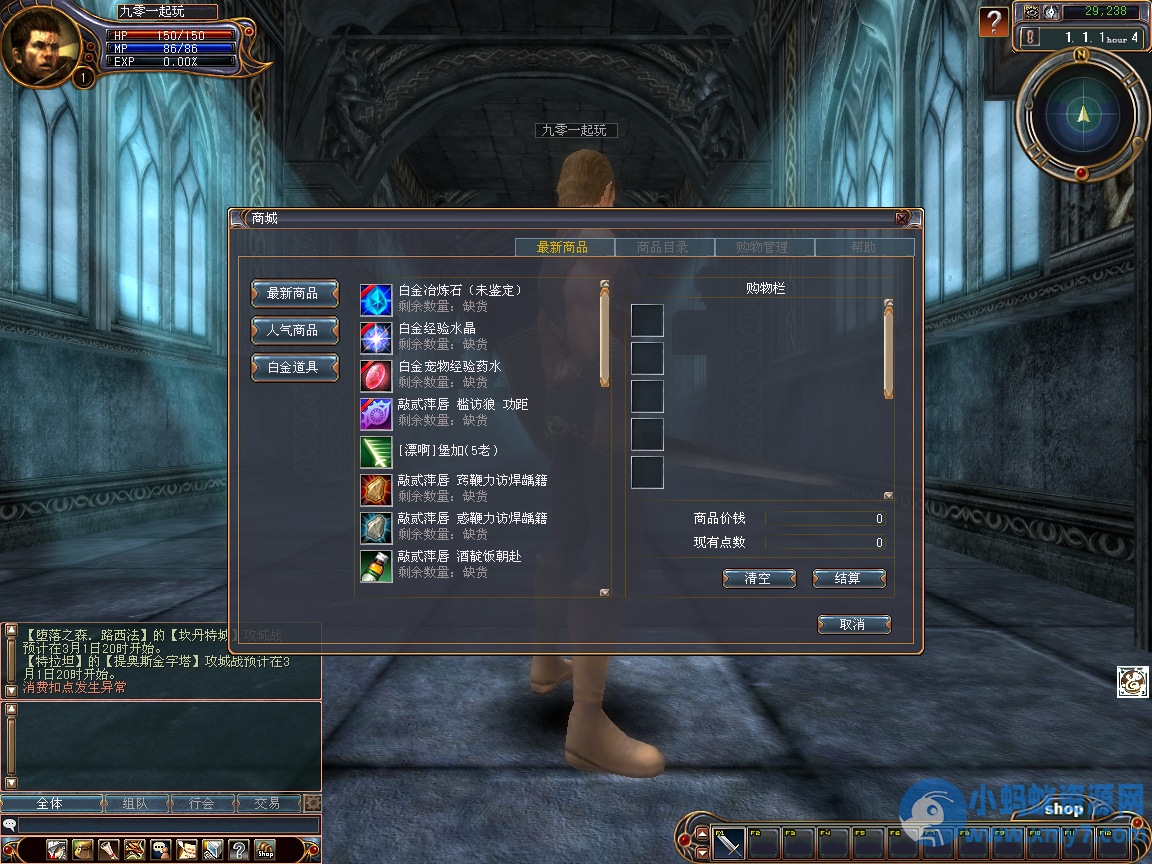Viewport: 1152px width, 864px height.
Task: Show the 帮助 help tab
Action: [863, 247]
